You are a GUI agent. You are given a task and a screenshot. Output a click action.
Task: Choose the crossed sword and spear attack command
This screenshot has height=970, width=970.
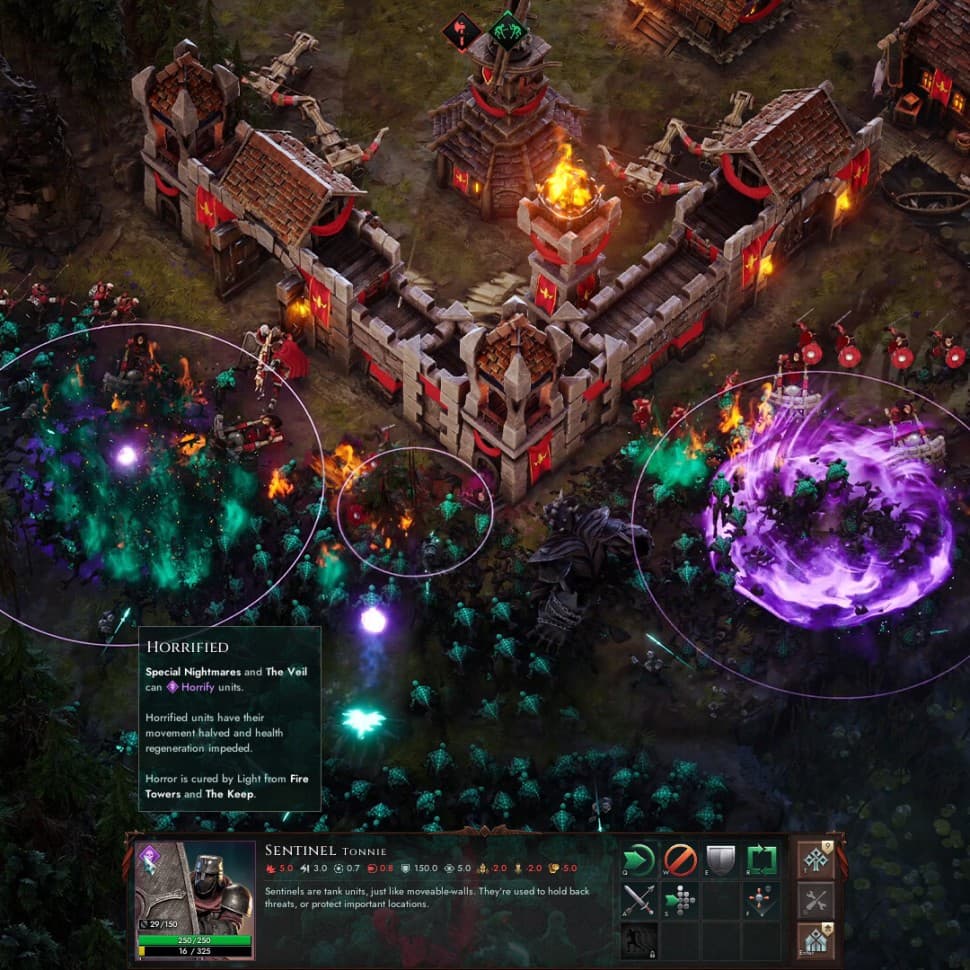(639, 901)
